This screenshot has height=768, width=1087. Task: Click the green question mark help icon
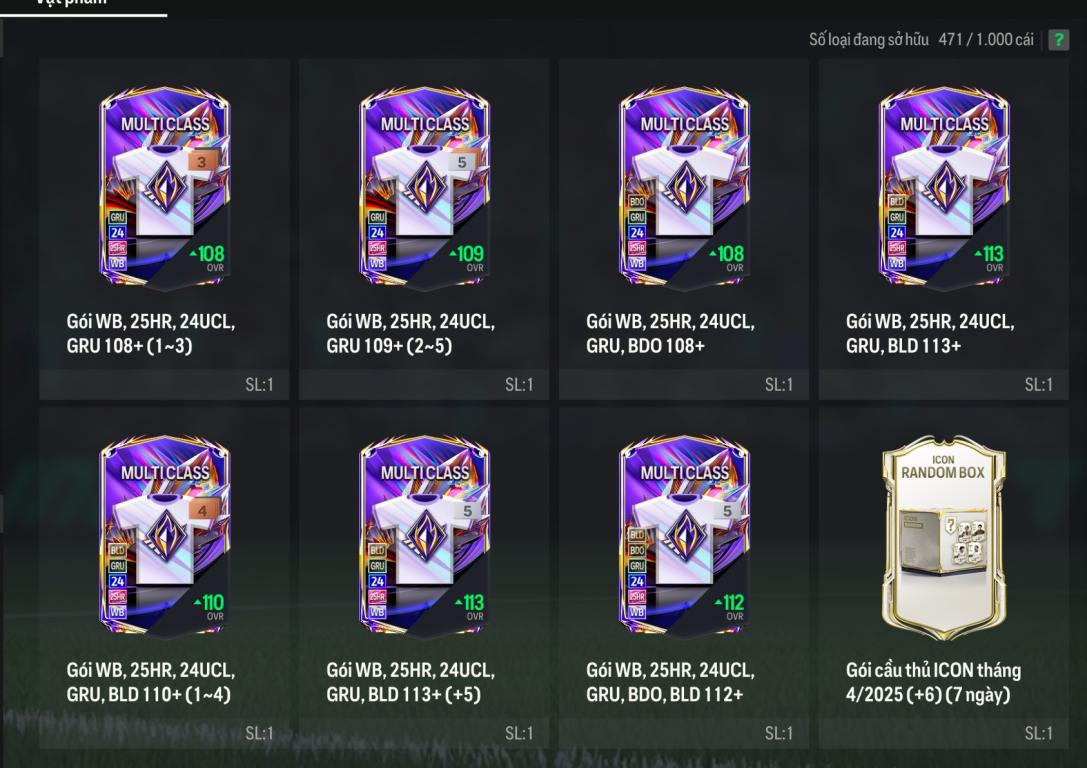(1058, 40)
